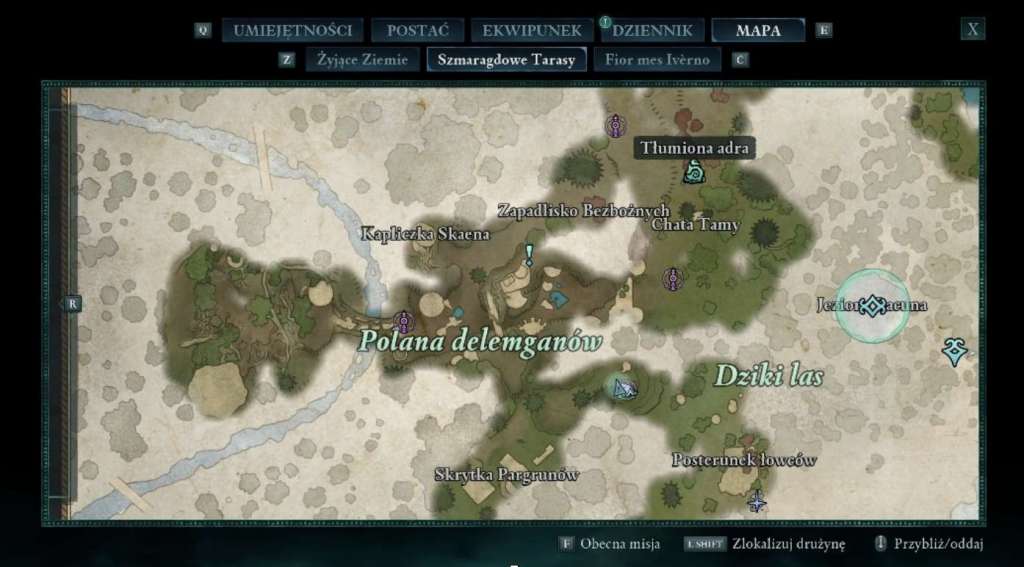The image size is (1024, 567).
Task: Click the player position marker at Jezioro
Action: [873, 306]
